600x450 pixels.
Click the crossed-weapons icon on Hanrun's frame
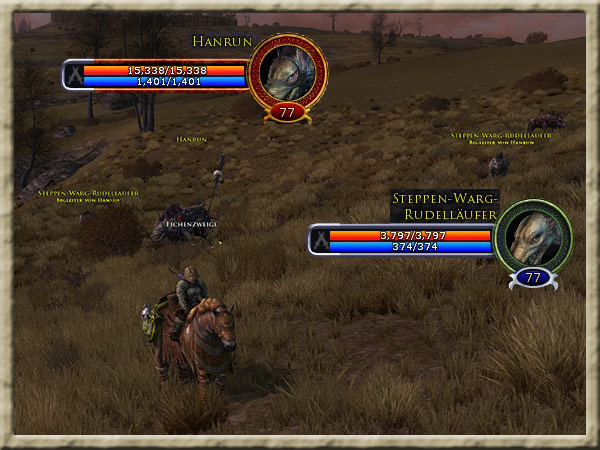pos(73,76)
